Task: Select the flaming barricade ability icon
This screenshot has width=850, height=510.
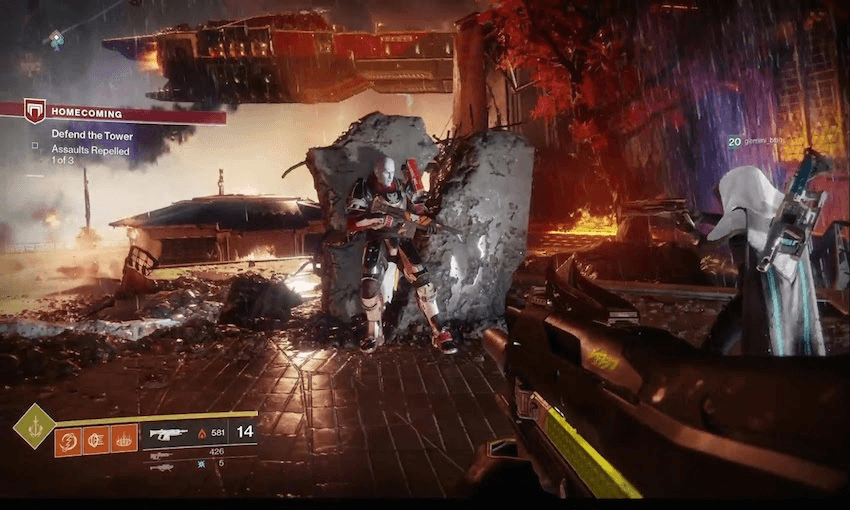Action: (124, 439)
